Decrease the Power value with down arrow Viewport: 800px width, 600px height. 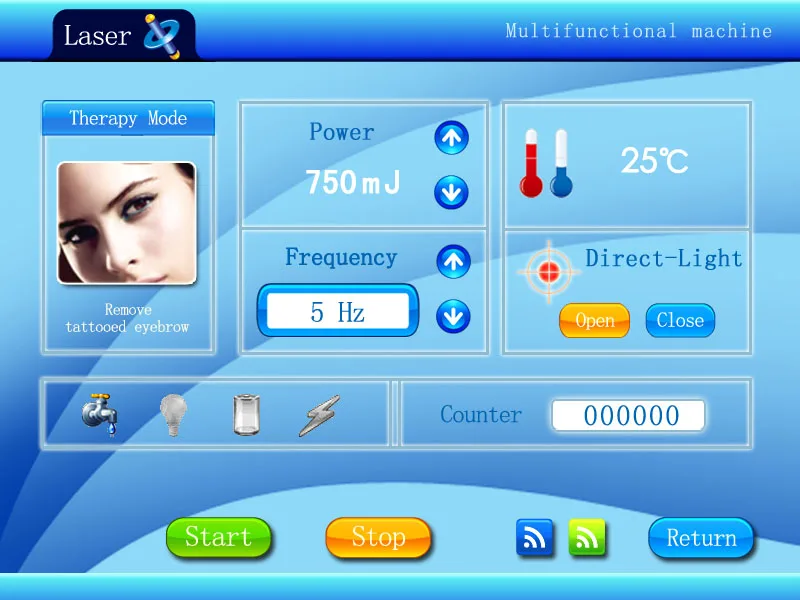click(x=452, y=191)
